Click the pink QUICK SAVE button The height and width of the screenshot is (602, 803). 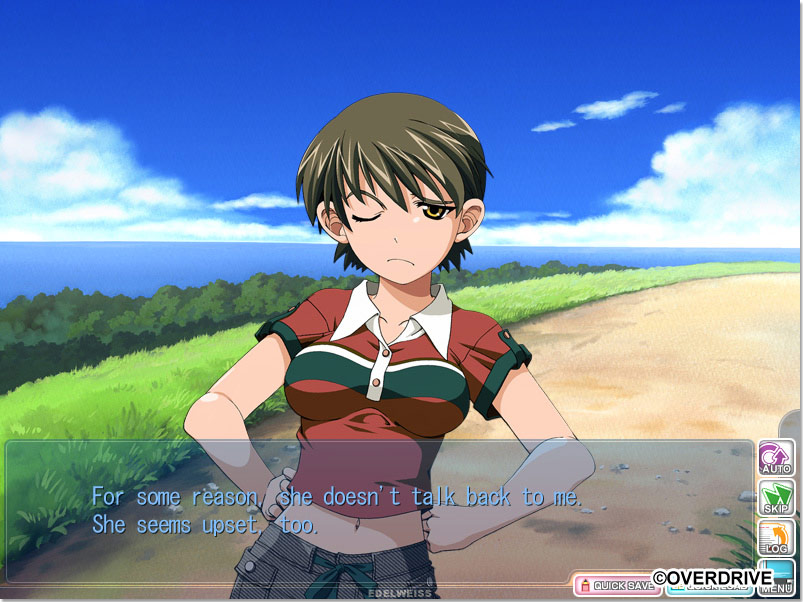click(x=616, y=585)
